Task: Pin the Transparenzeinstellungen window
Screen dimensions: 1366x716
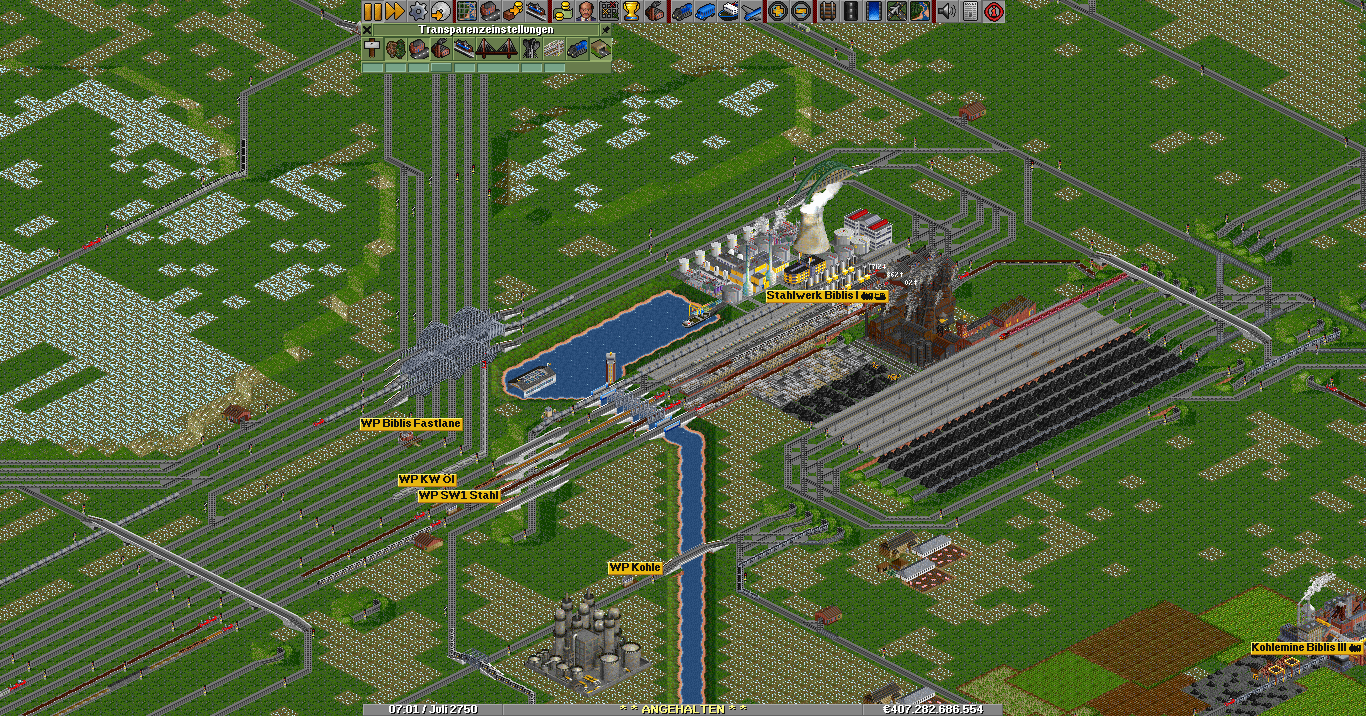Action: click(x=605, y=30)
